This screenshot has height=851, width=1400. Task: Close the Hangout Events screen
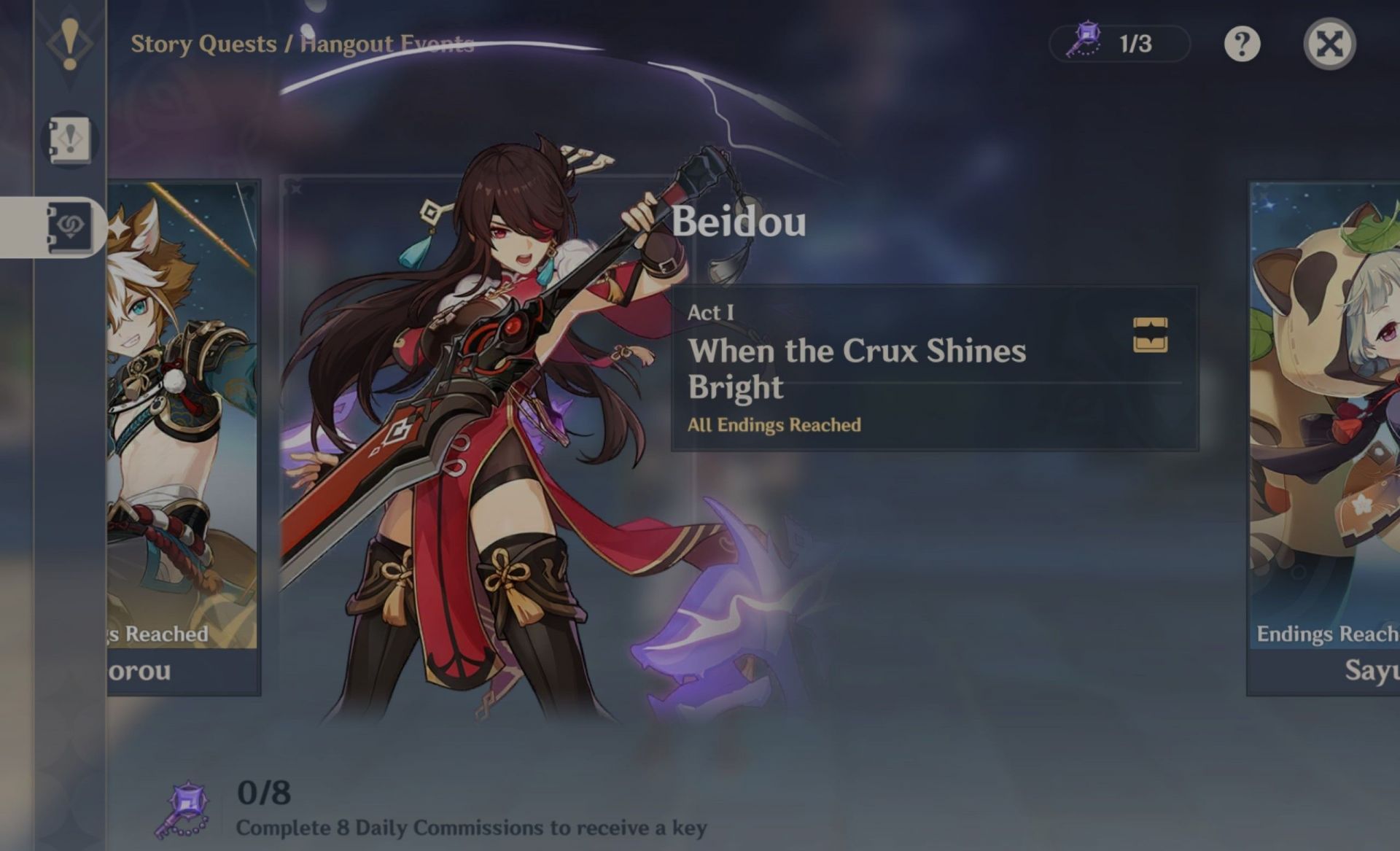(1331, 44)
